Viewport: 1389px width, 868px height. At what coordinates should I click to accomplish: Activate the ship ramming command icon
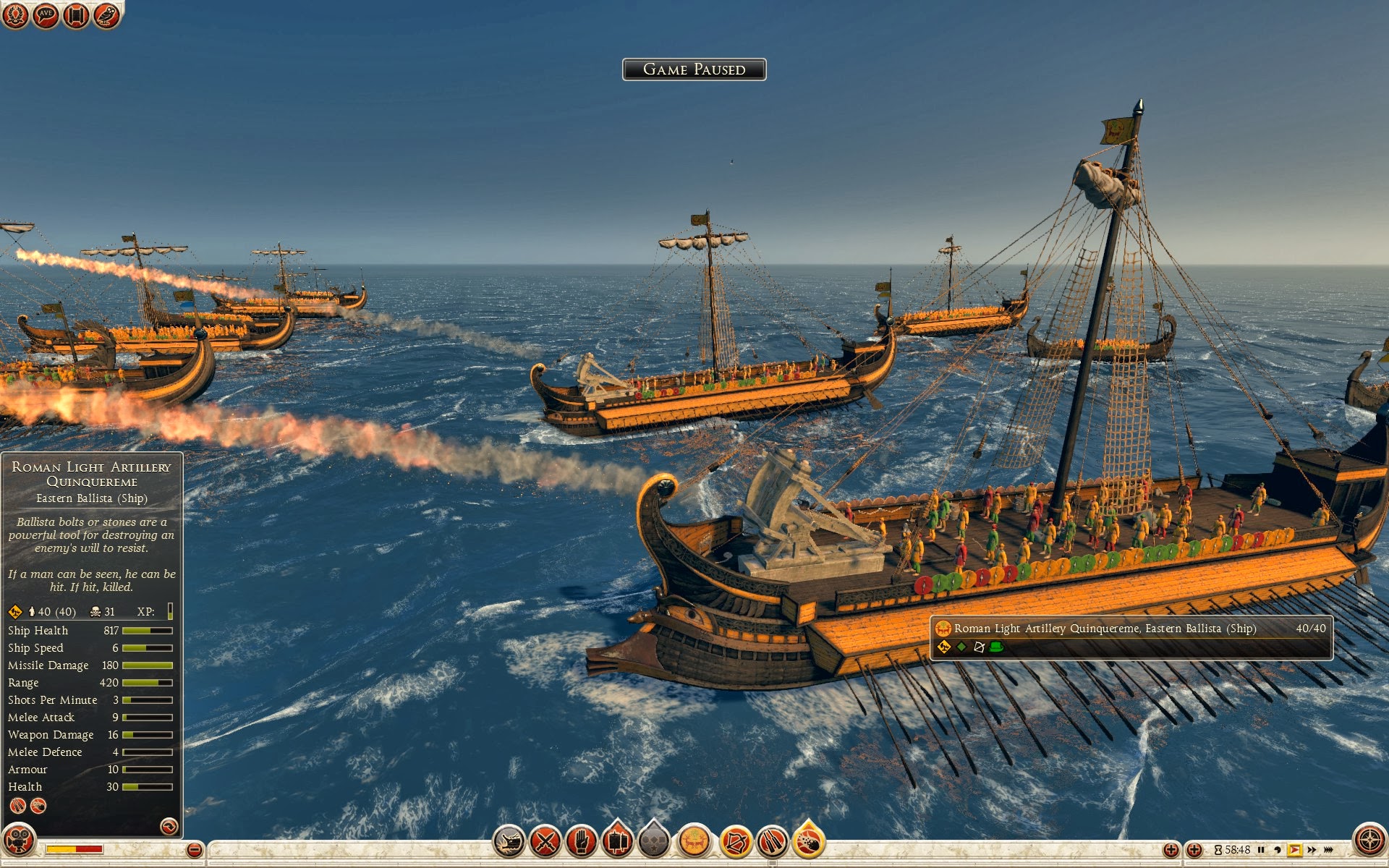point(509,842)
